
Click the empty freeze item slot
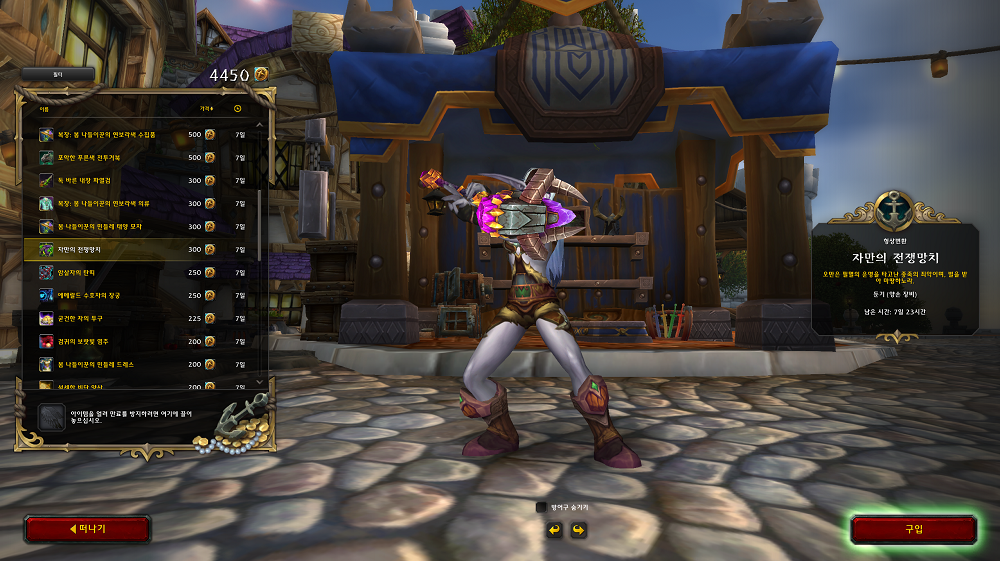[x=51, y=417]
